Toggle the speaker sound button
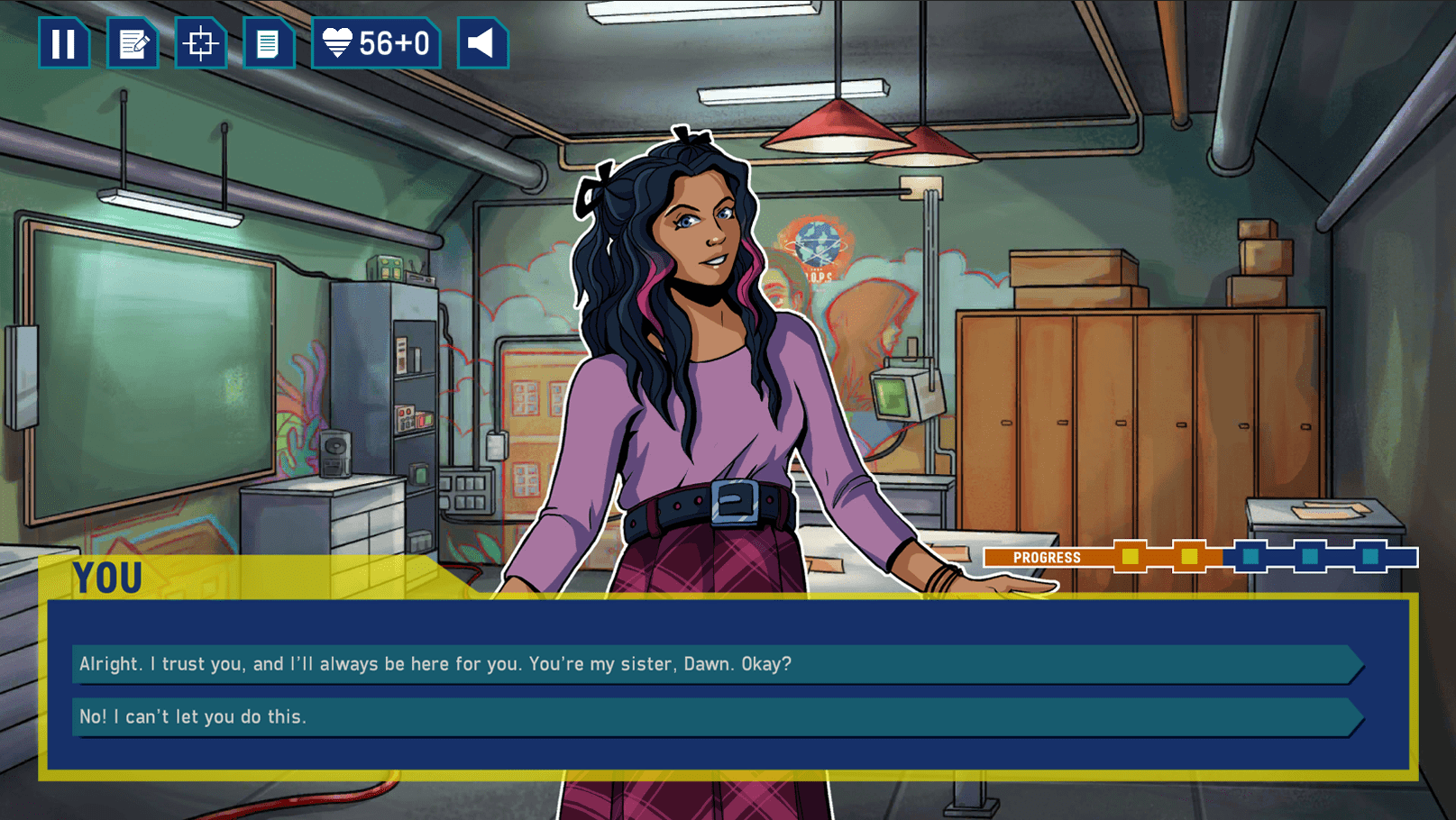1456x820 pixels. tap(482, 43)
